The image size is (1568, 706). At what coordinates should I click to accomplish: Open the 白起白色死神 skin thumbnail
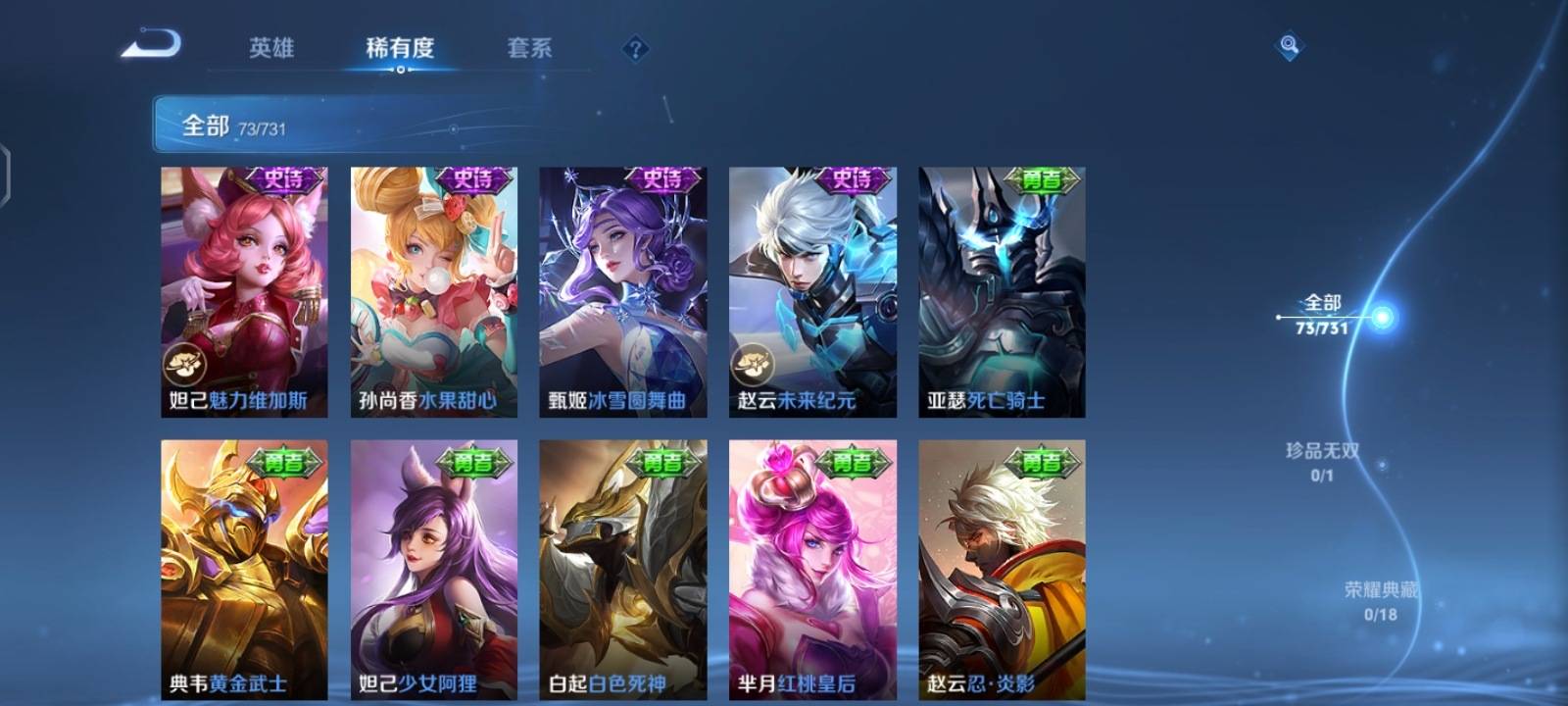[624, 564]
